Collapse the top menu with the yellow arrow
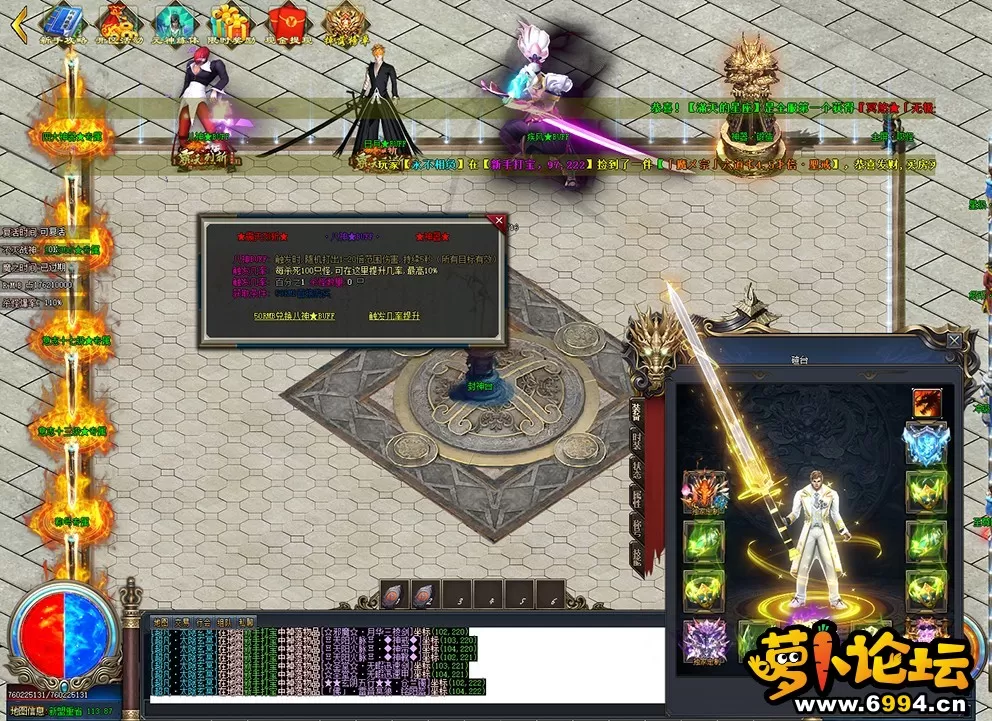992x721 pixels. [16, 25]
